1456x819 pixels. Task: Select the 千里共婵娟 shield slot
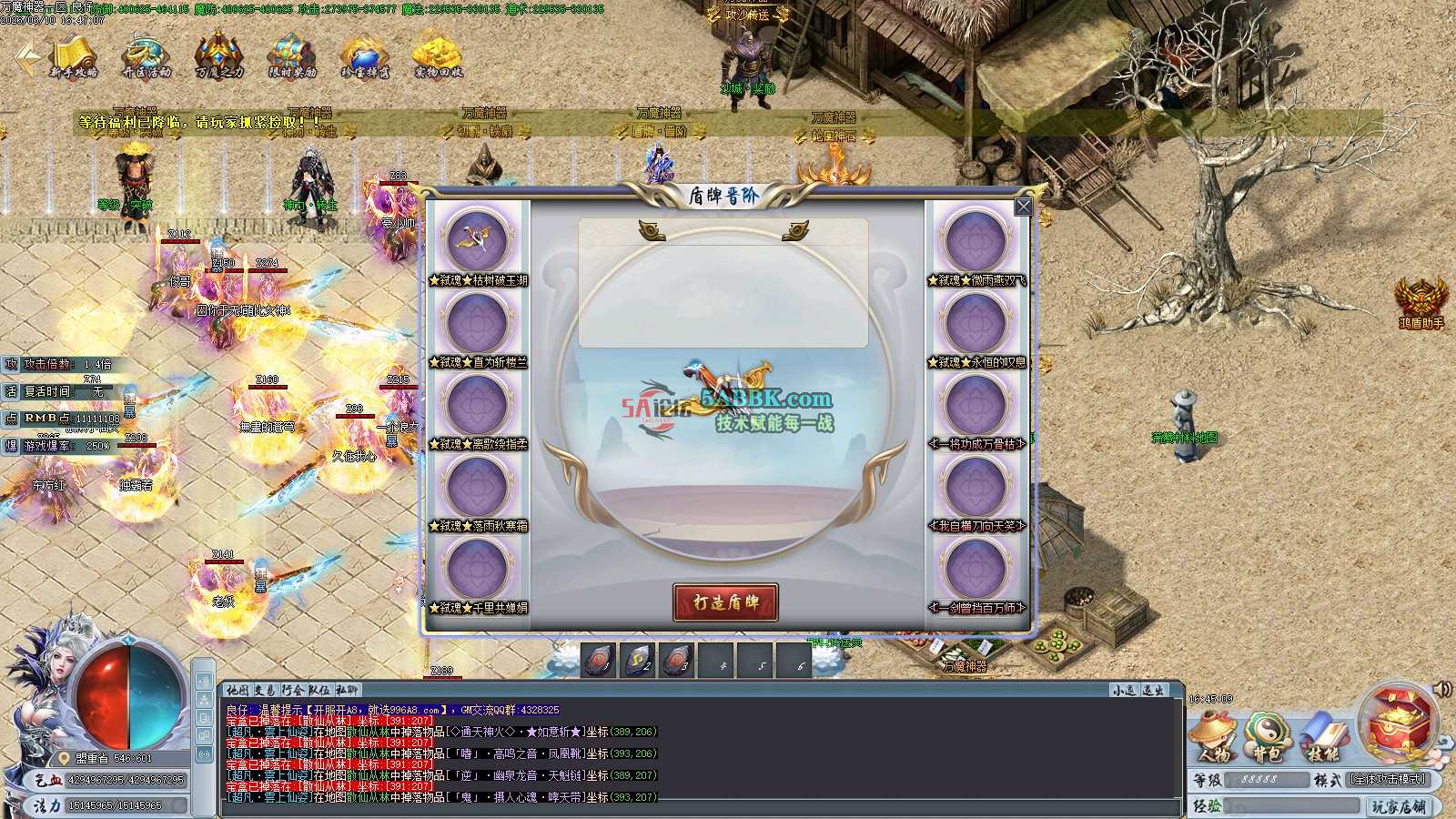[478, 568]
